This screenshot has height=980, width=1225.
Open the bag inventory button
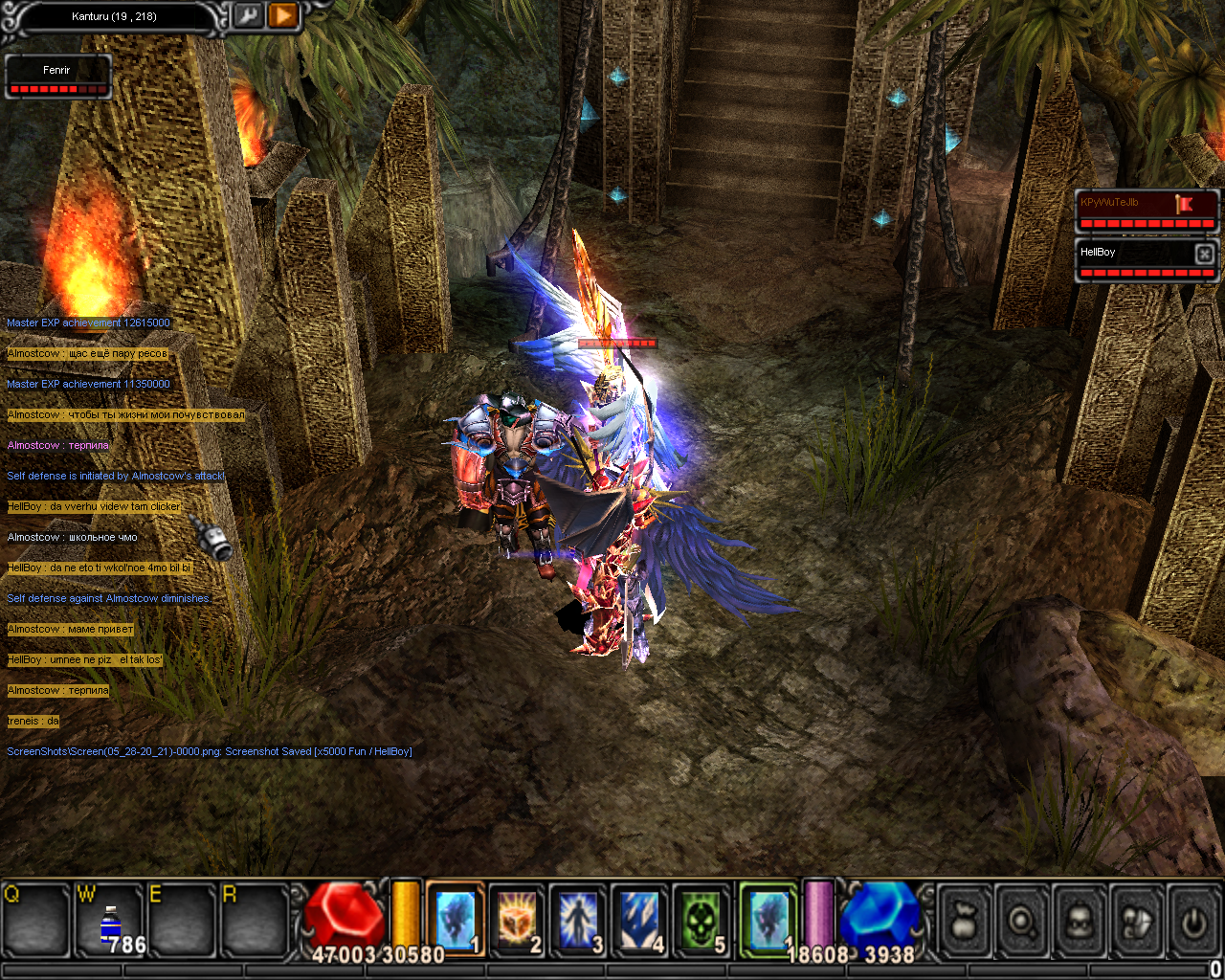pyautogui.click(x=965, y=922)
